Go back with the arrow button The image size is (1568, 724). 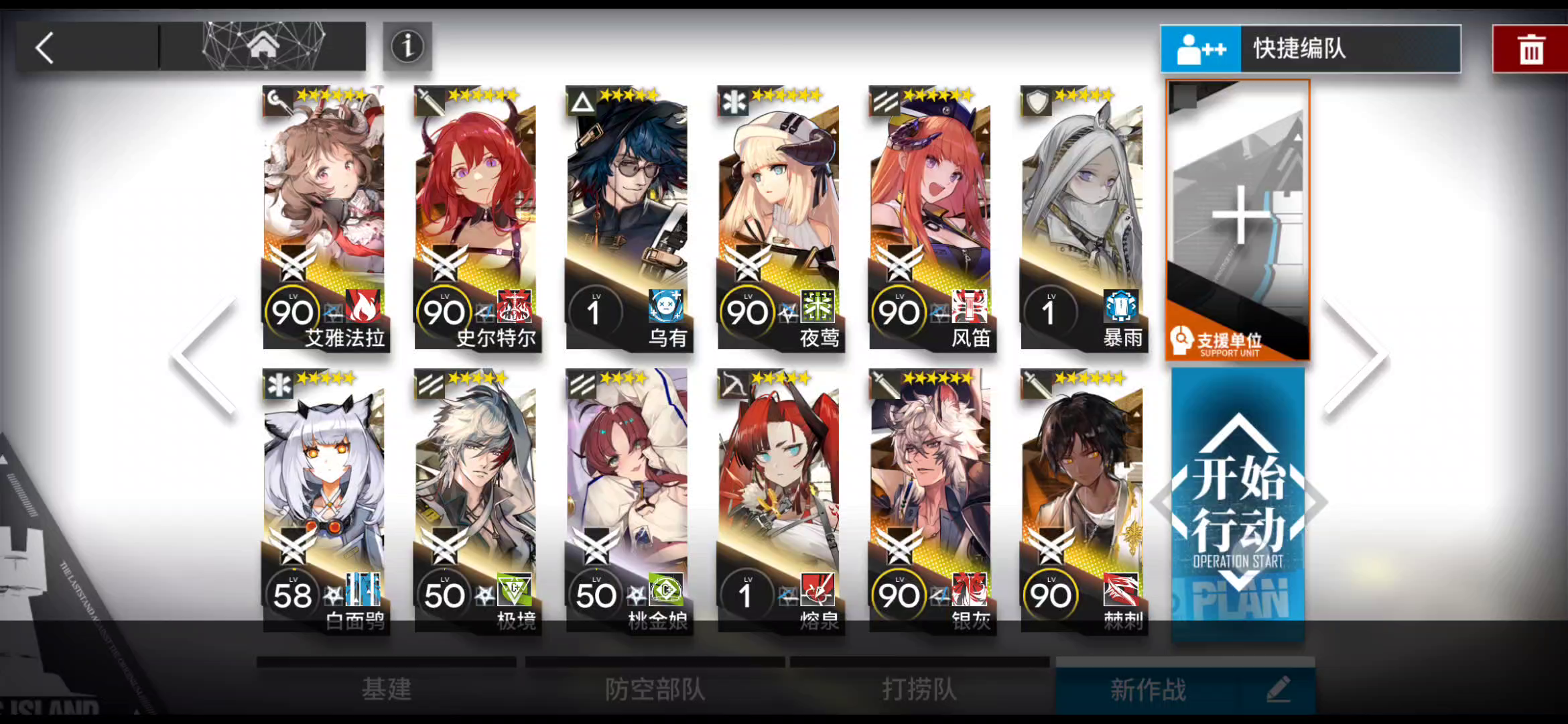[46, 48]
